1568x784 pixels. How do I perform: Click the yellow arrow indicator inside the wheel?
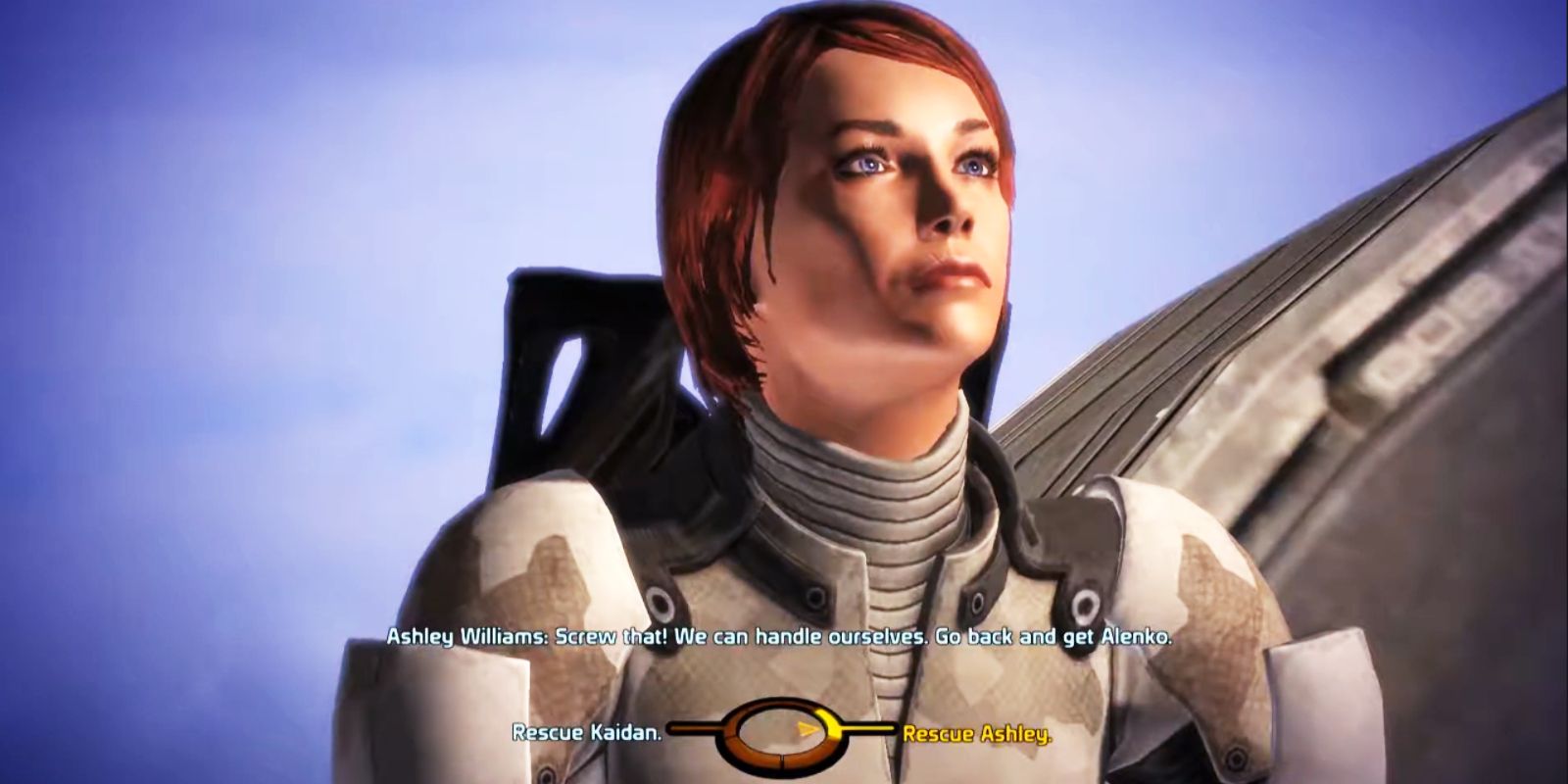coord(808,728)
